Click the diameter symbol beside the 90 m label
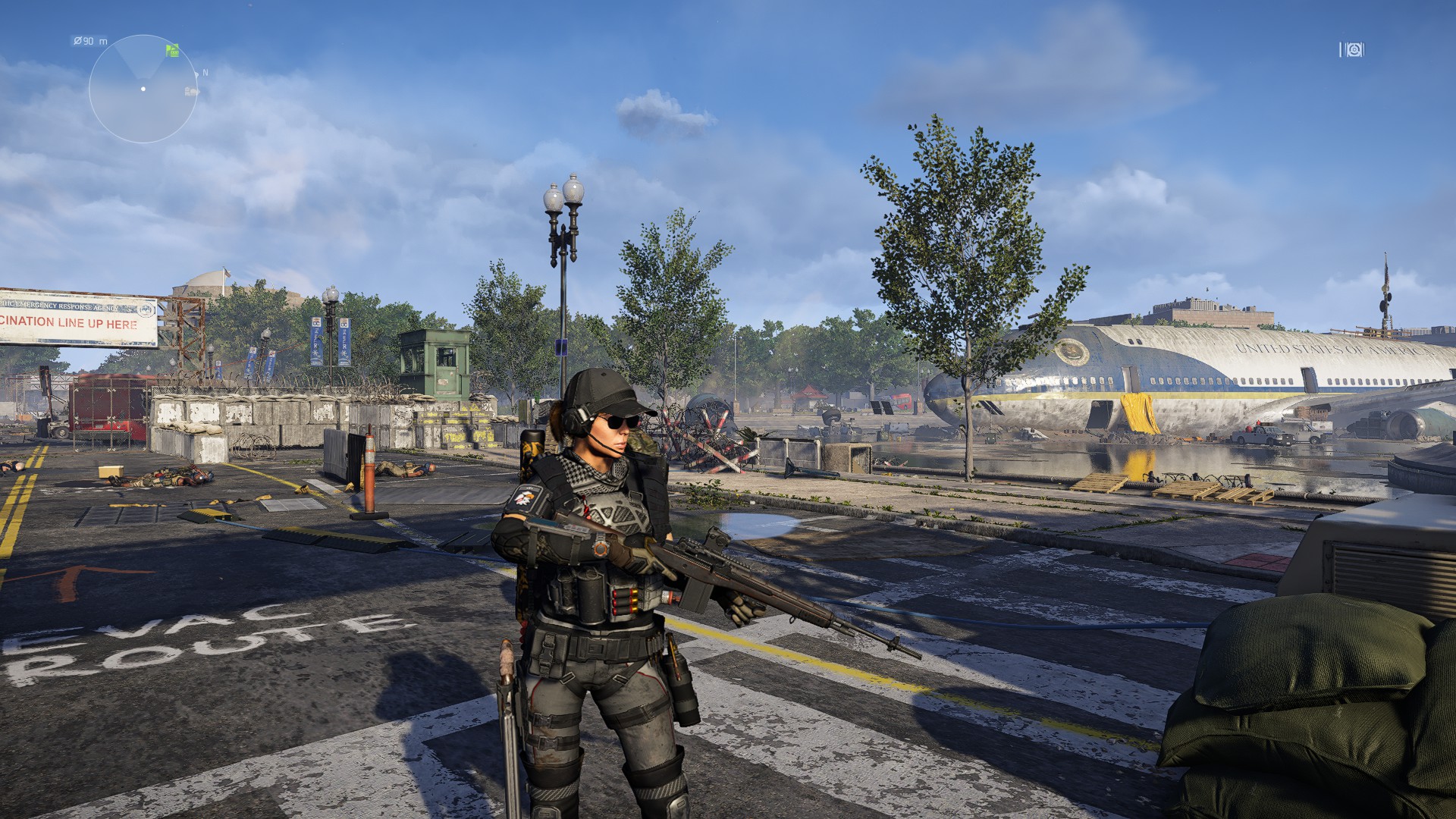This screenshot has height=819, width=1456. [78, 41]
